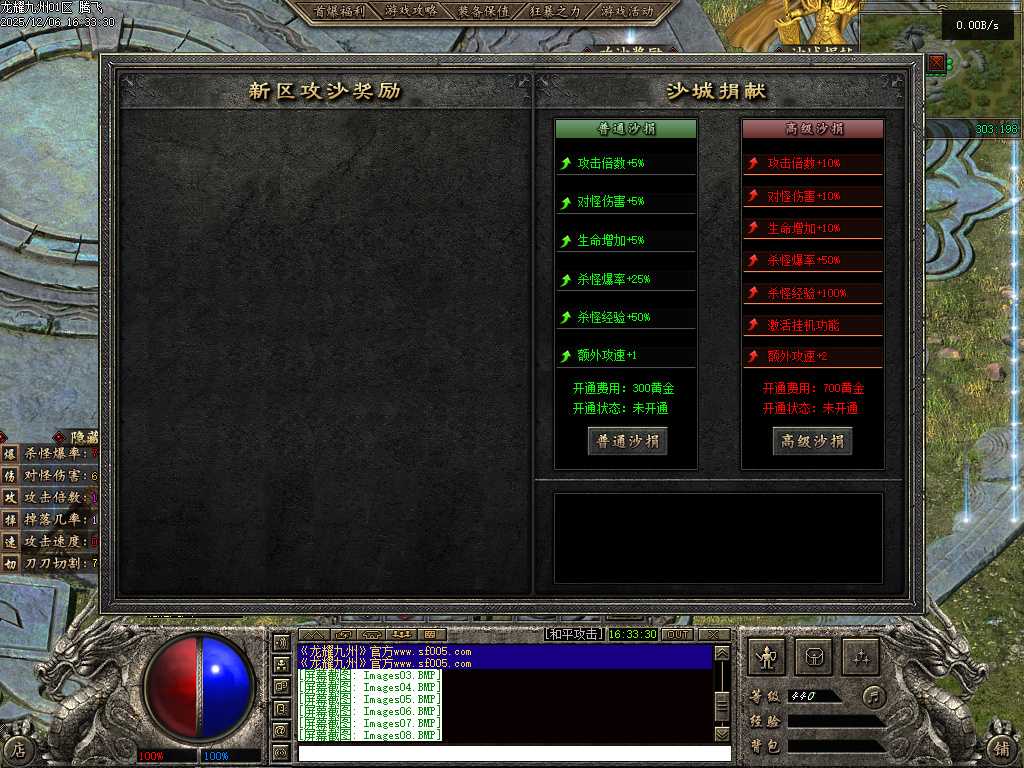The image size is (1024, 768).
Task: Click the 隐藏 hide stats button
Action: [x=84, y=437]
